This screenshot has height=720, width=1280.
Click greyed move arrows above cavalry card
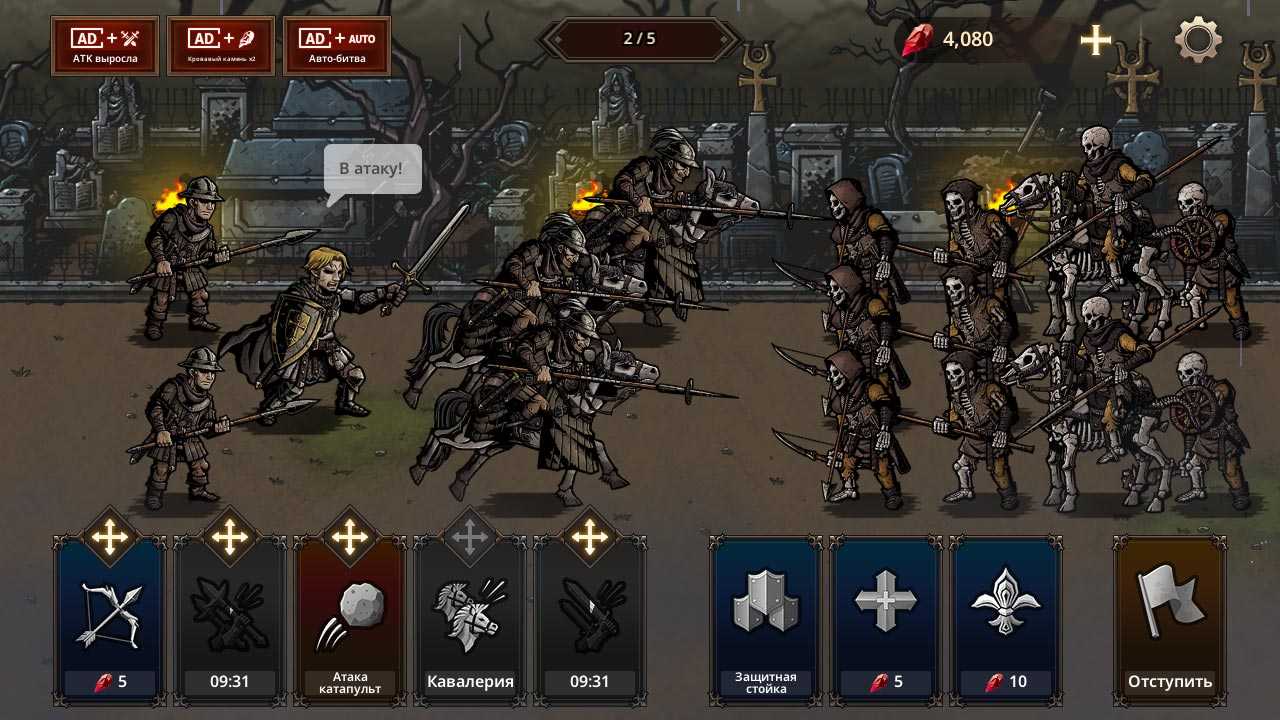(470, 538)
